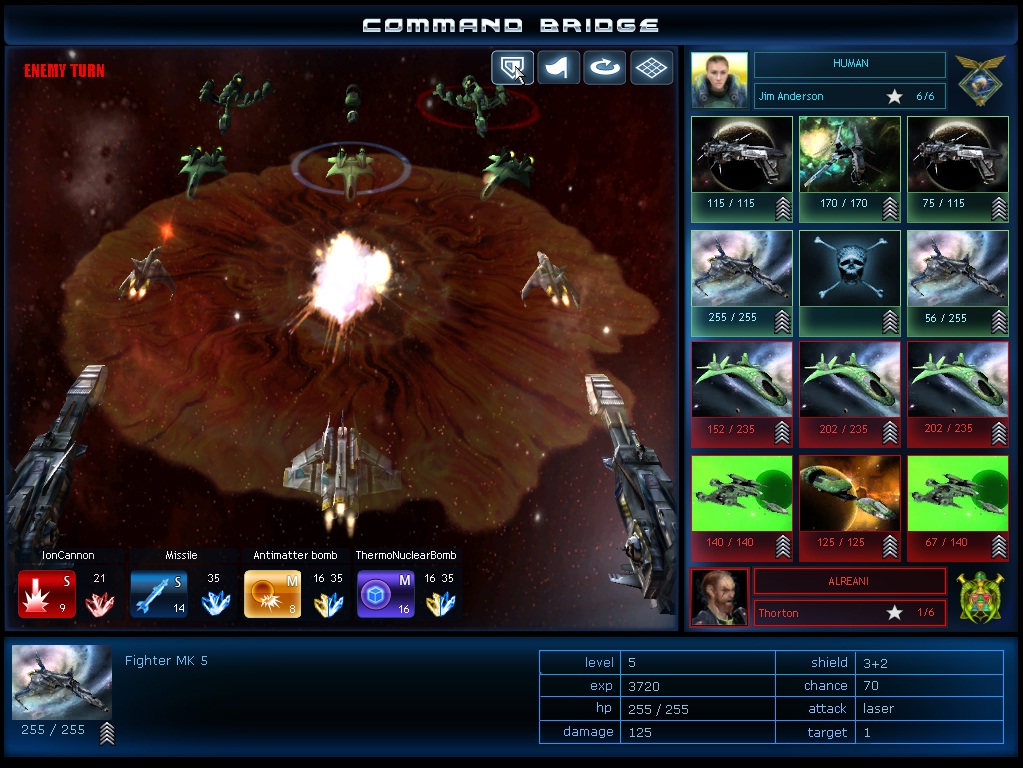
Task: Fire the Antimatter bomb
Action: click(x=272, y=594)
